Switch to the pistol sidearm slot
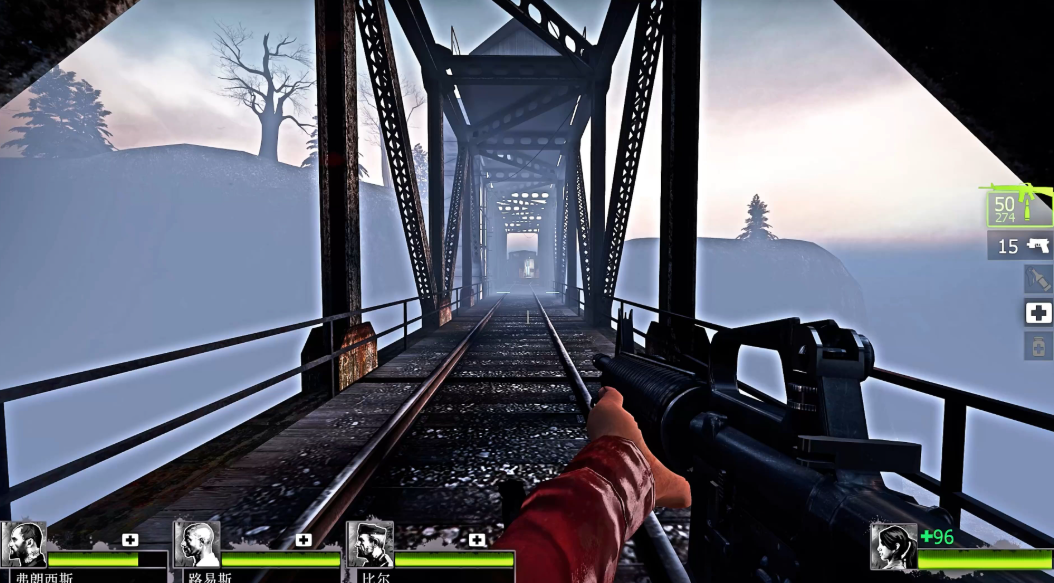The image size is (1054, 583). click(1021, 245)
